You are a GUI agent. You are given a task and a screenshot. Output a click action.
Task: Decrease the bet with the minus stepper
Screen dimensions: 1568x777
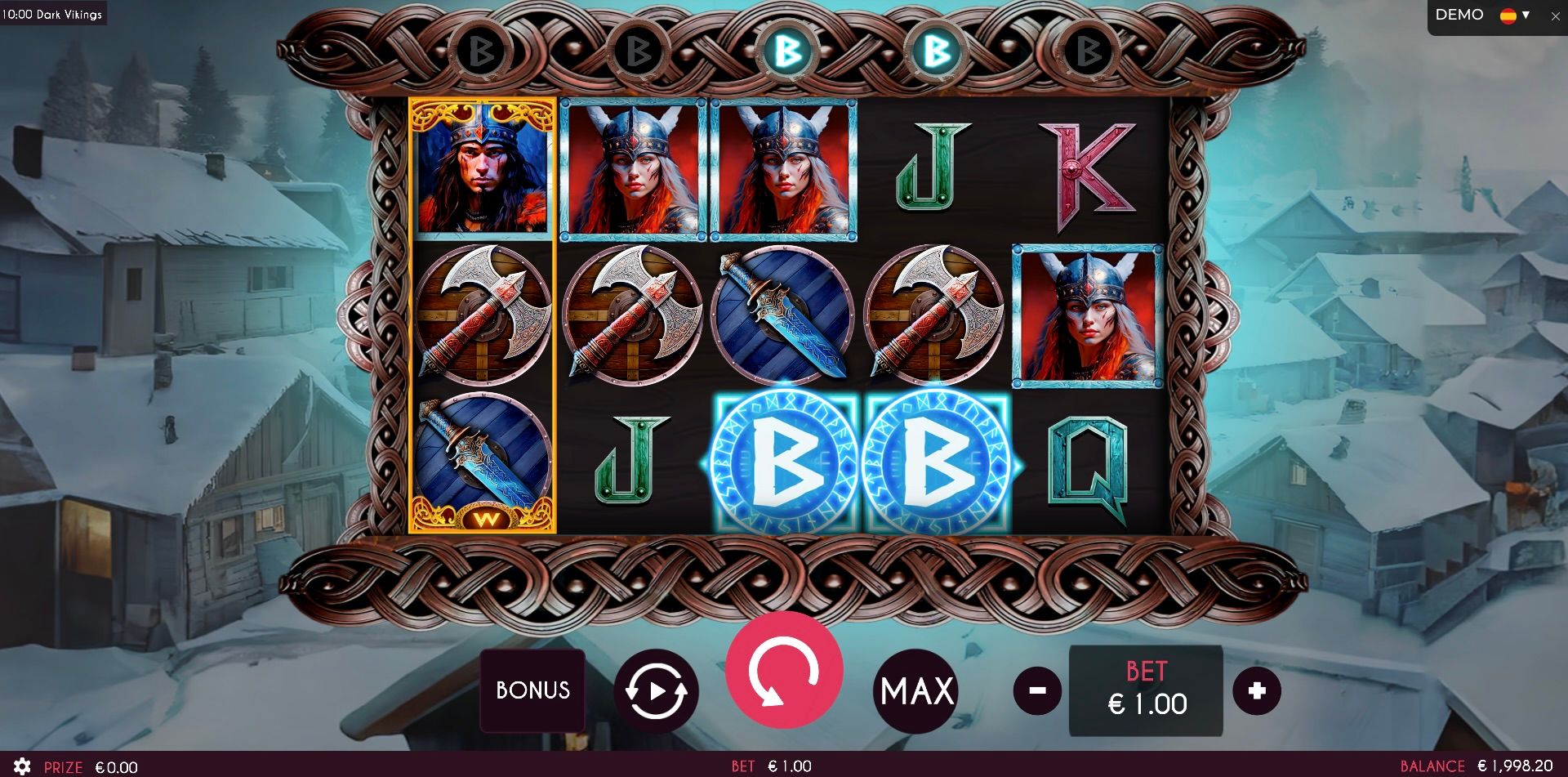1036,690
